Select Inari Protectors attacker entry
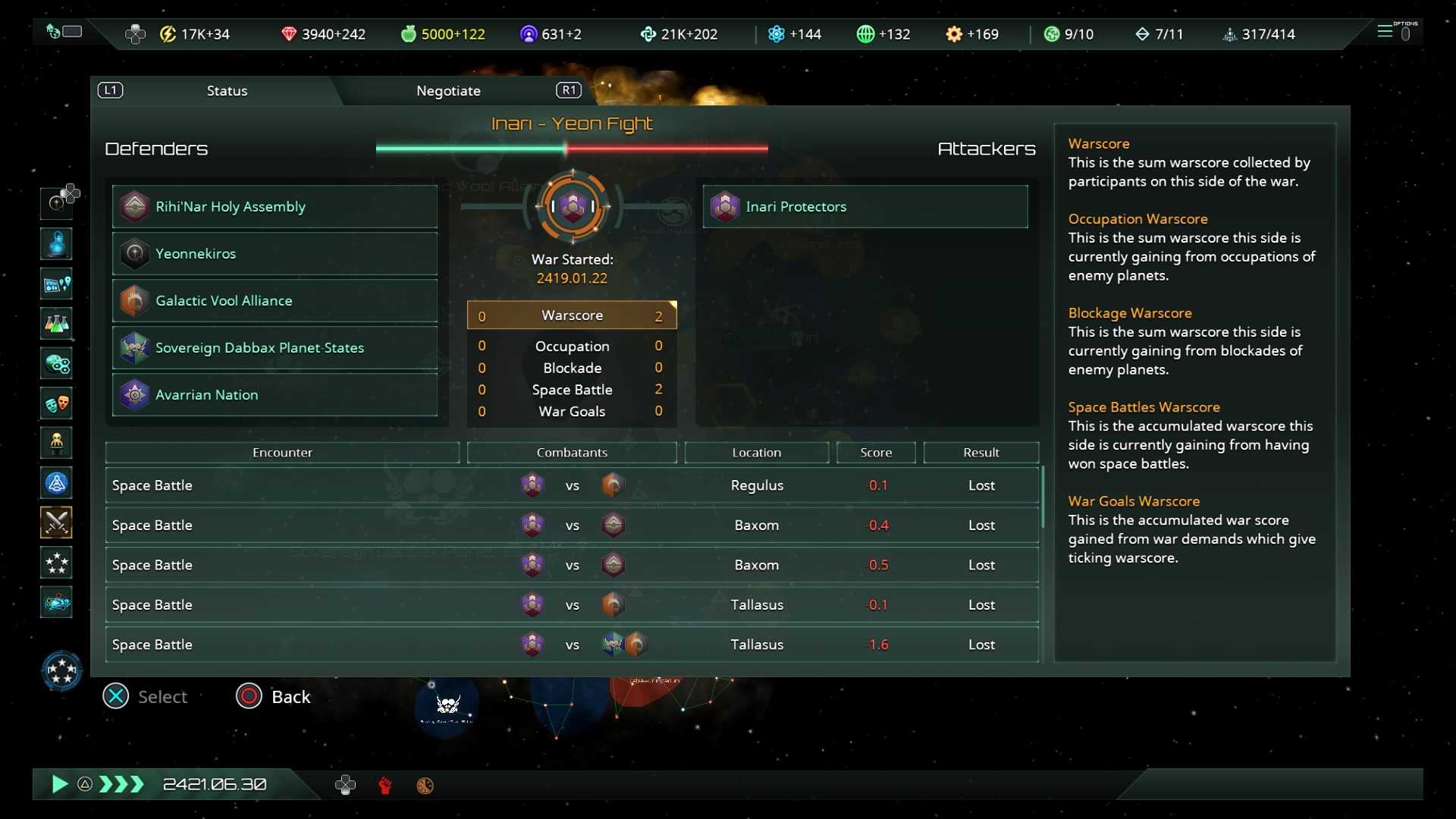 (x=864, y=206)
